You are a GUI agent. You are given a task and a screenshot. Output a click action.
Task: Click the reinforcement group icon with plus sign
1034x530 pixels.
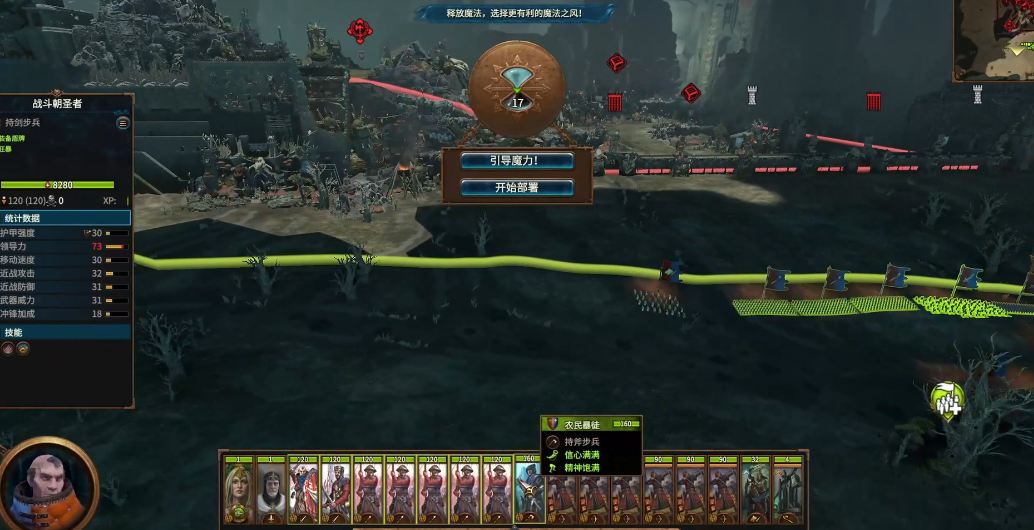click(x=946, y=400)
